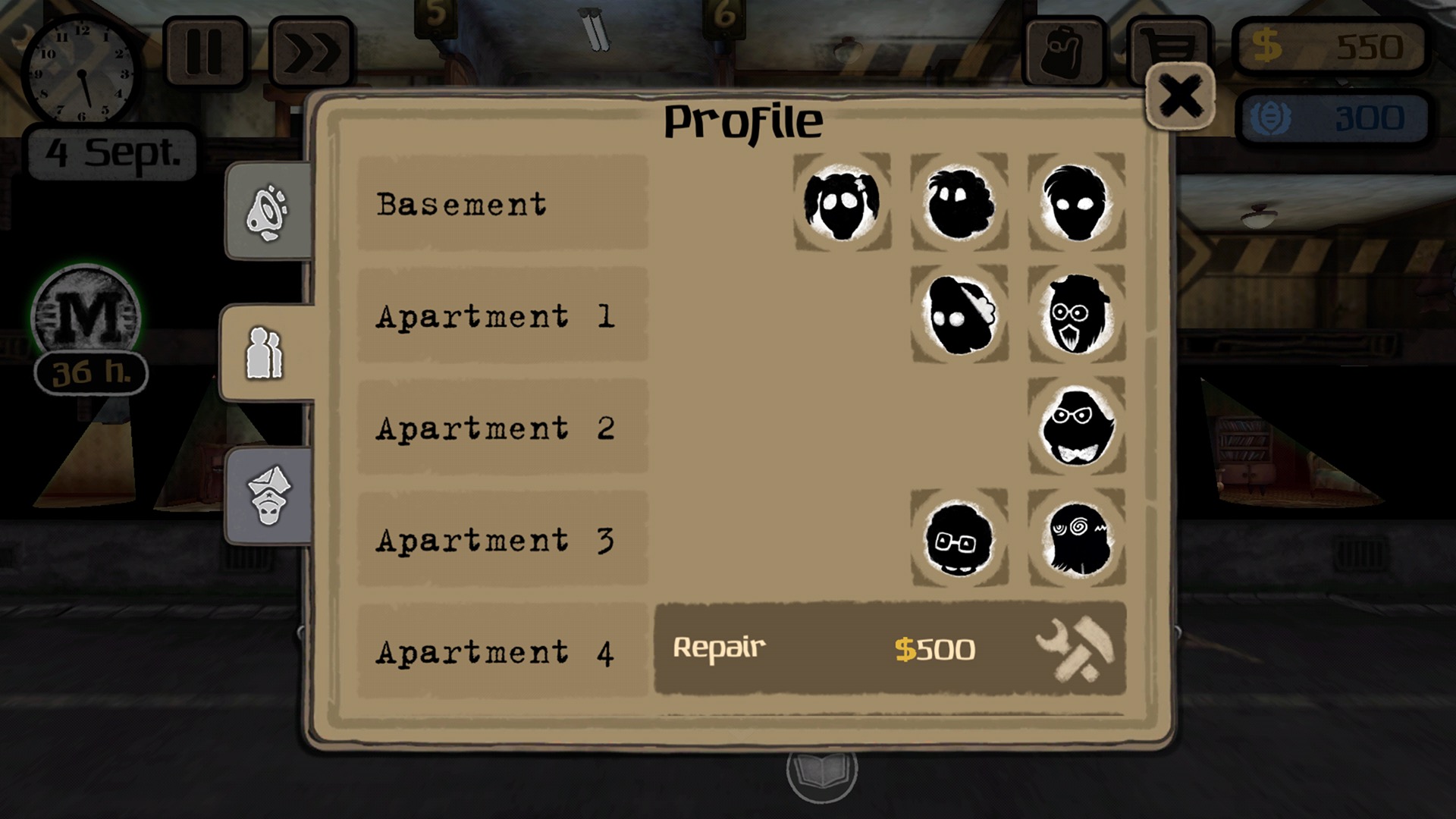The height and width of the screenshot is (819, 1456).
Task: Select Apartment 1 tenant with side hair
Action: click(959, 315)
